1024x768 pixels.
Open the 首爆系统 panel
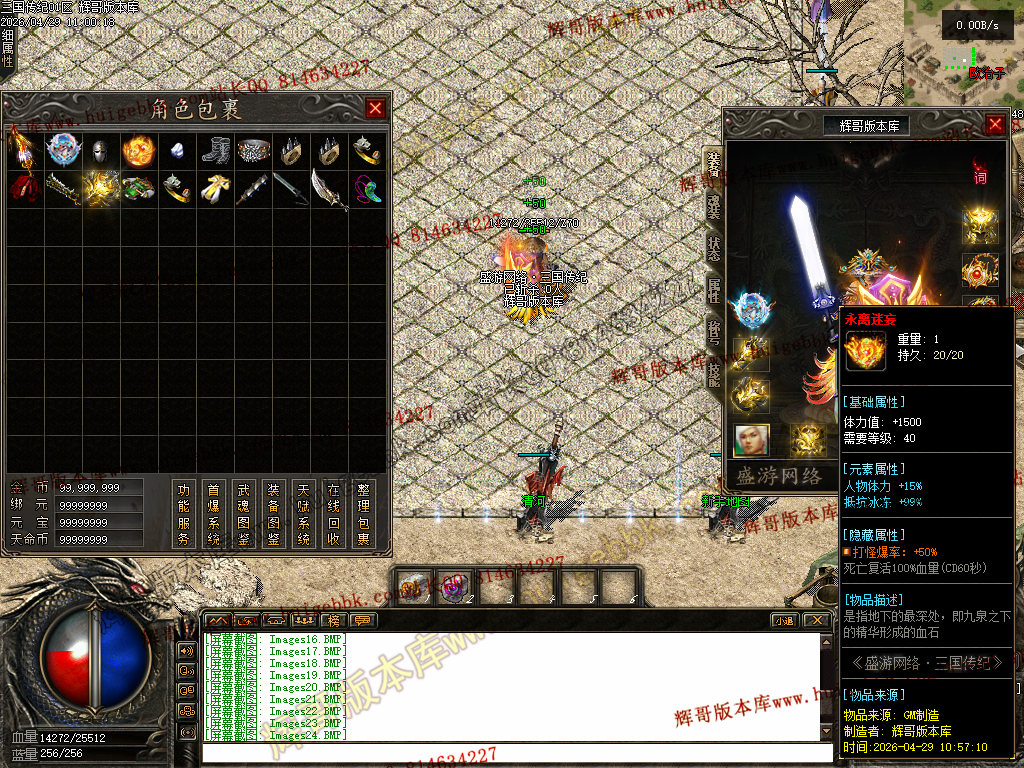tap(213, 514)
